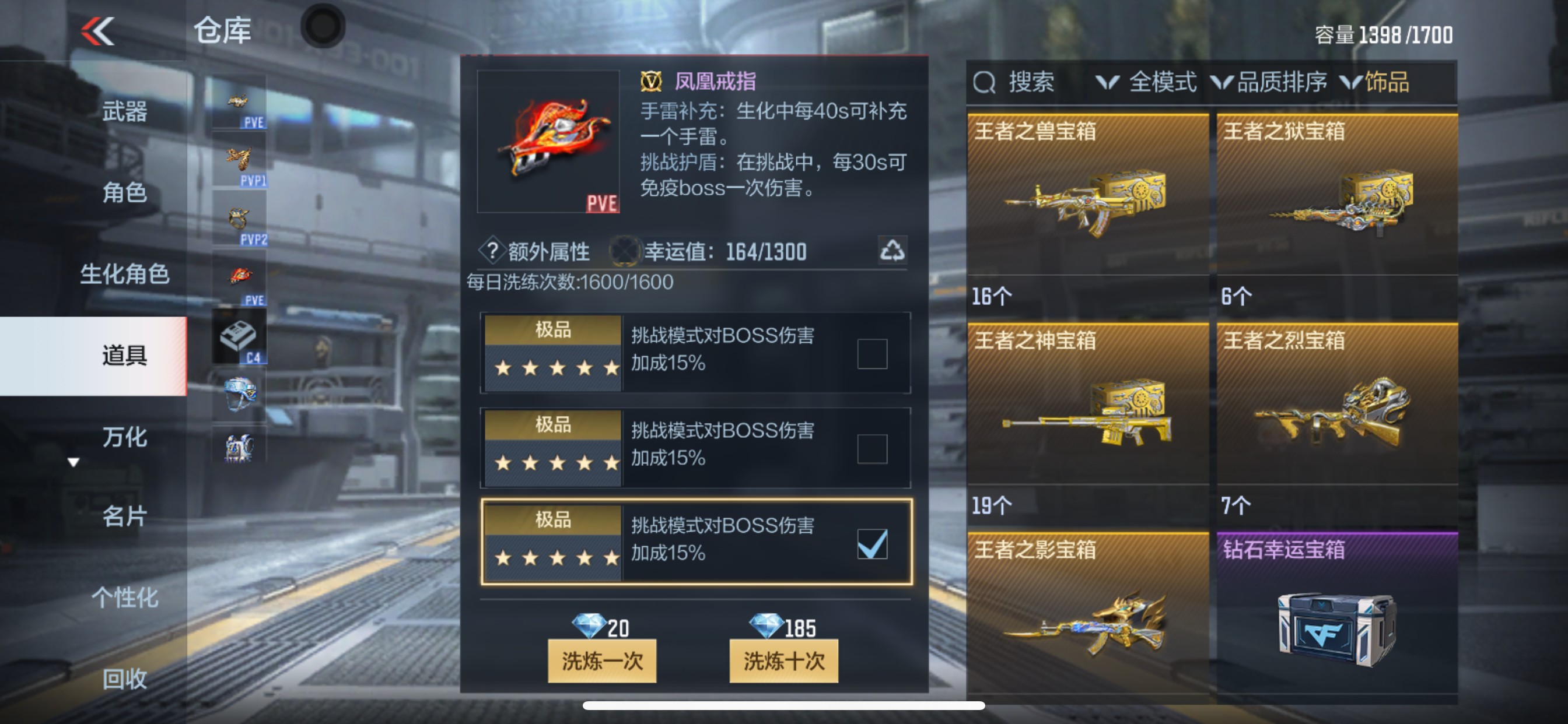The height and width of the screenshot is (724, 1568).
Task: Click the question mark beside 额外属性
Action: [x=492, y=251]
